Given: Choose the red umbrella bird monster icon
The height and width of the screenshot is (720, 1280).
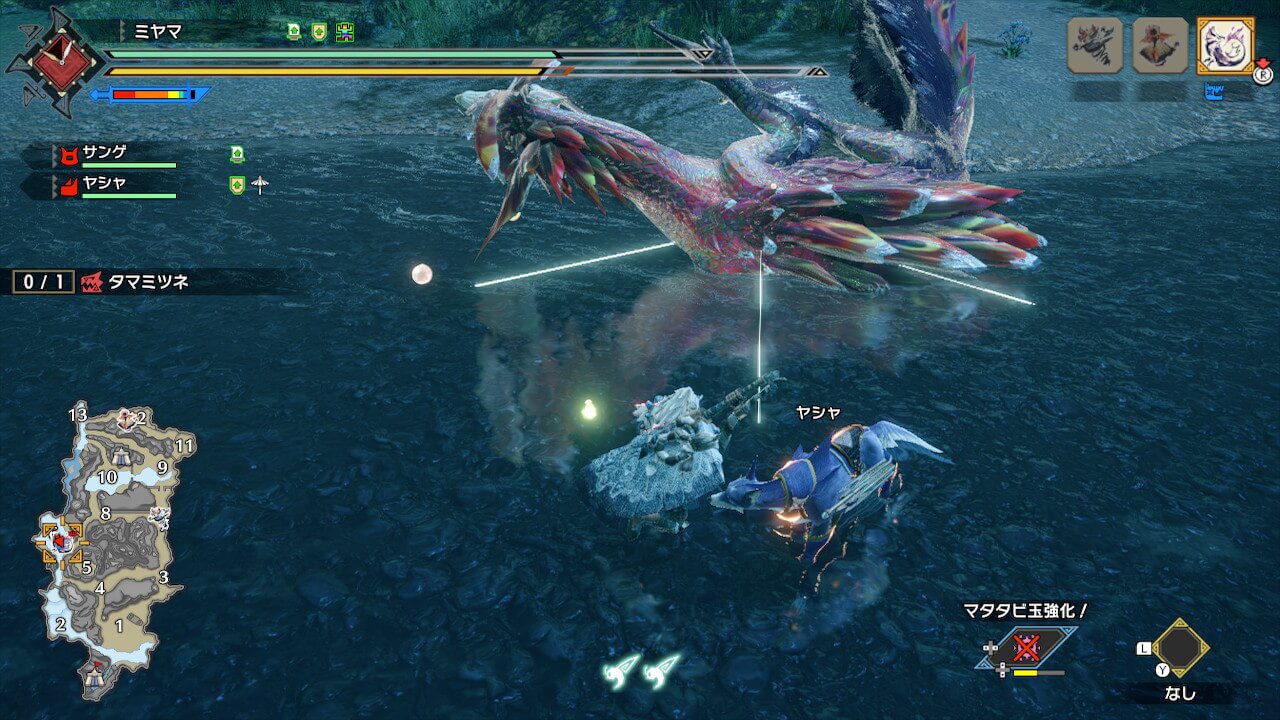Looking at the screenshot, I should (1160, 45).
